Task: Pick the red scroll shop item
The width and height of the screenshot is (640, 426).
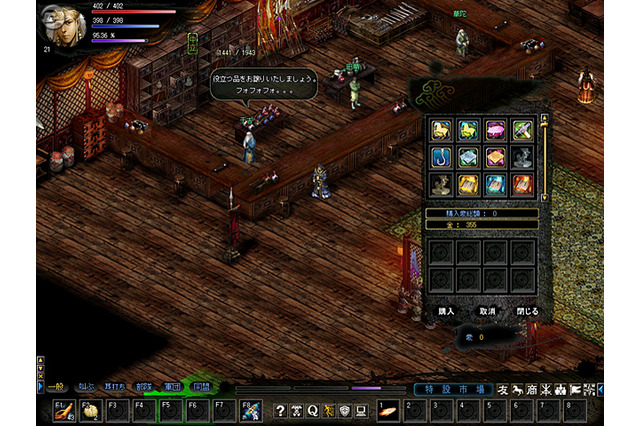Action: click(524, 184)
